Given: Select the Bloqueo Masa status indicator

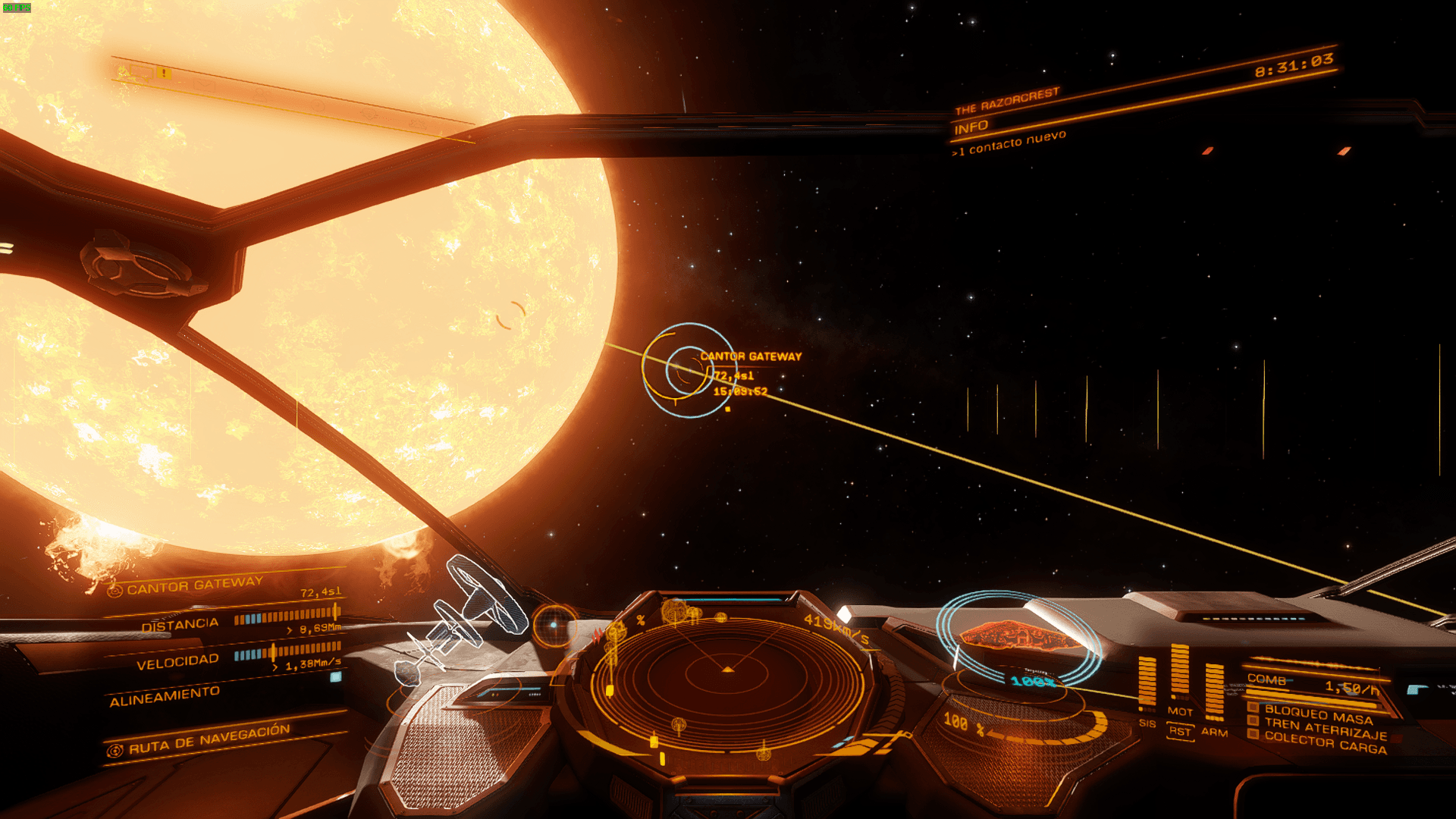Looking at the screenshot, I should pyautogui.click(x=1318, y=714).
